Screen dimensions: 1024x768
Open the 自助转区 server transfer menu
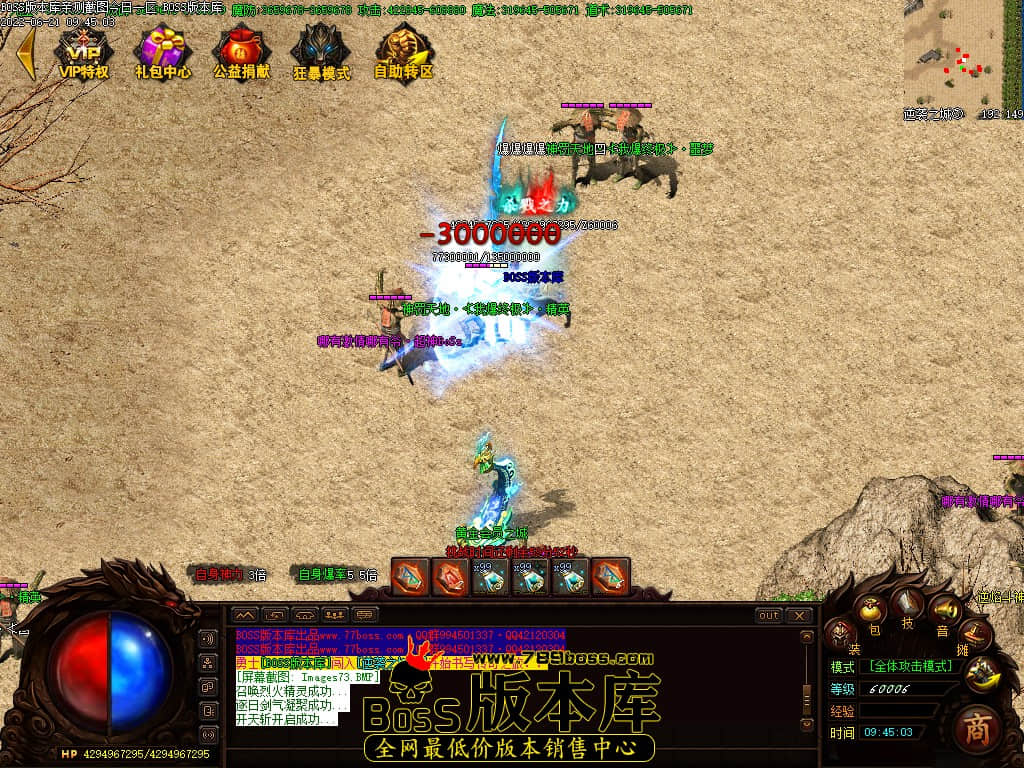click(403, 54)
